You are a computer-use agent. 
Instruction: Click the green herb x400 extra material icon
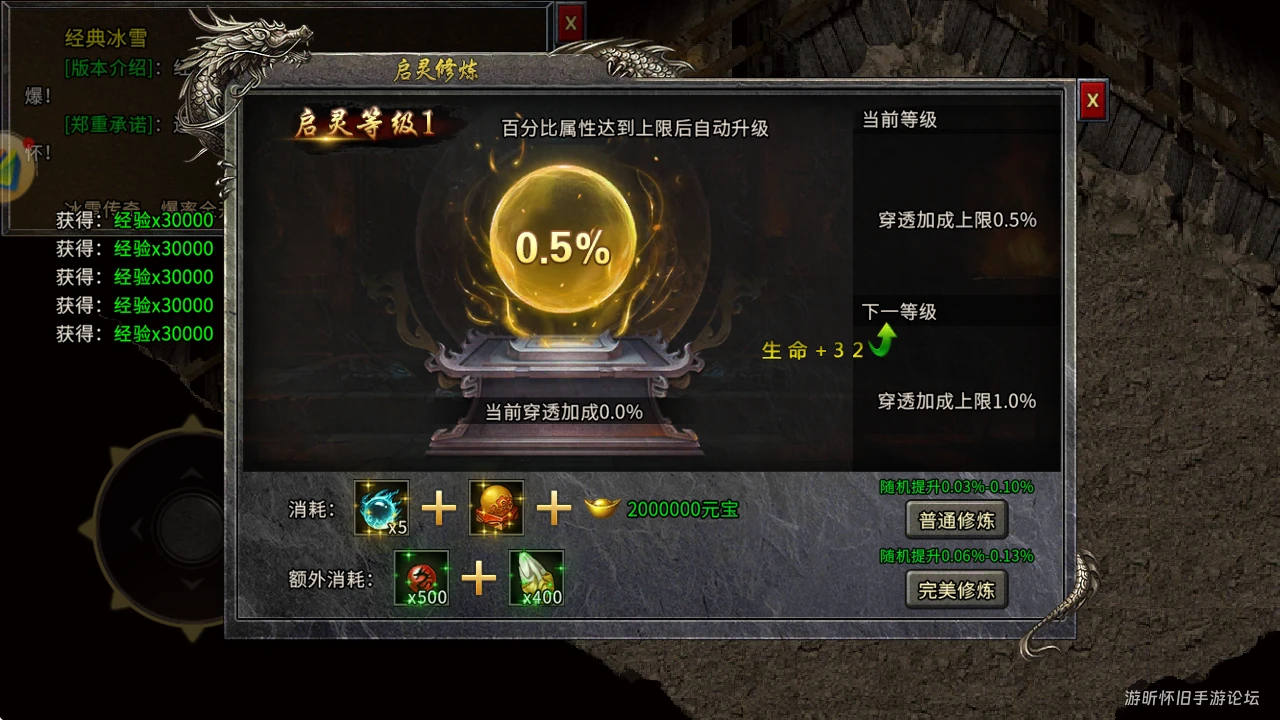(x=537, y=579)
